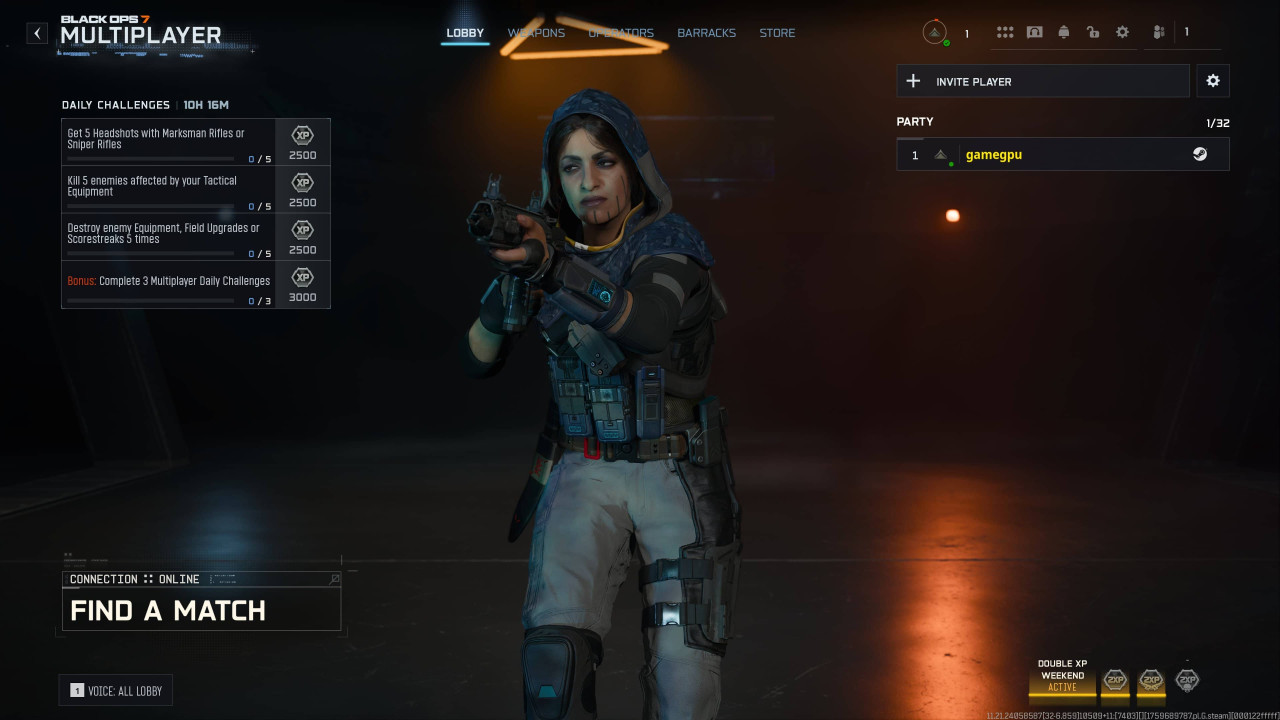This screenshot has height=720, width=1280.
Task: Open the Operators tab
Action: (621, 33)
